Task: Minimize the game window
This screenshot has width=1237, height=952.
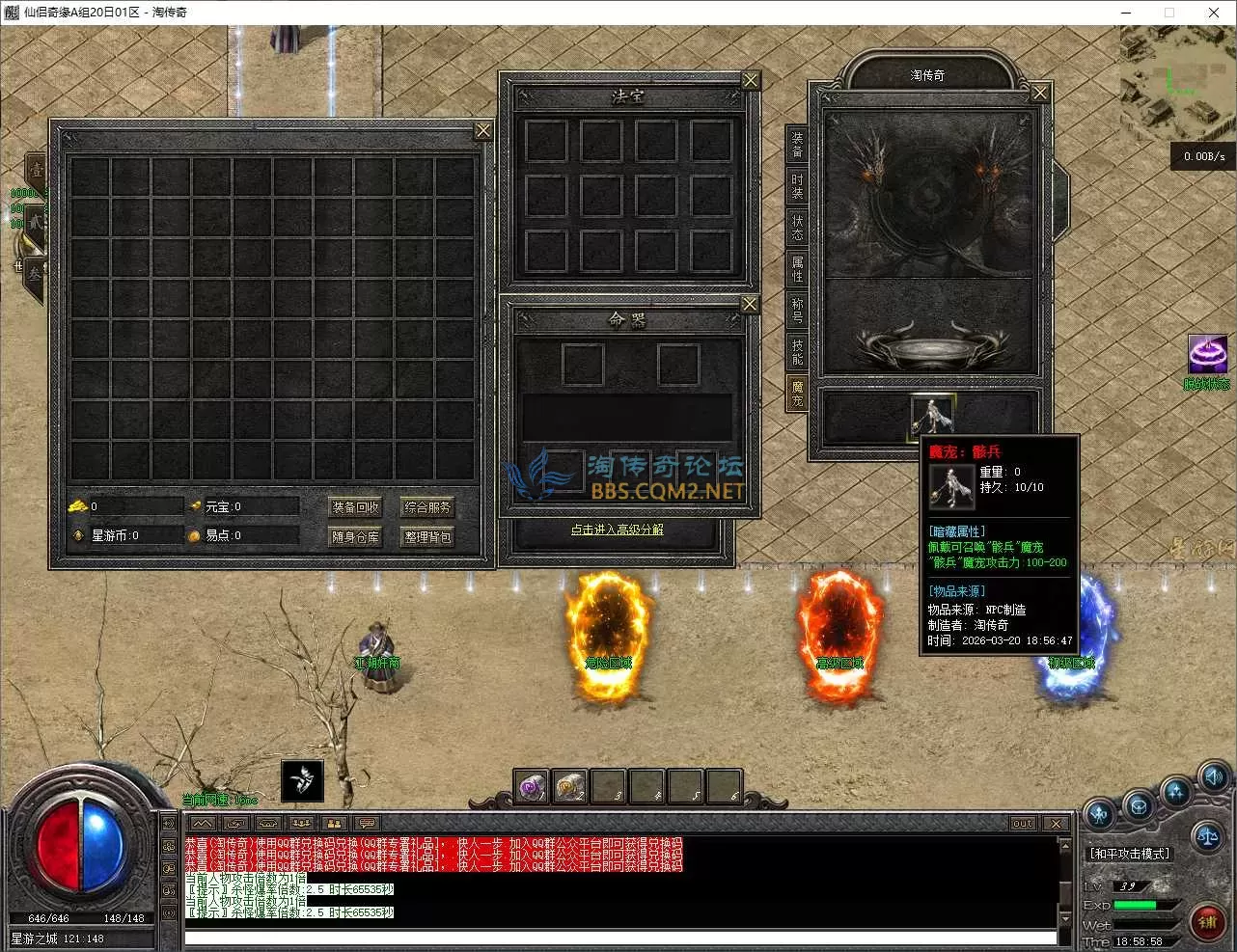Action: (1125, 13)
